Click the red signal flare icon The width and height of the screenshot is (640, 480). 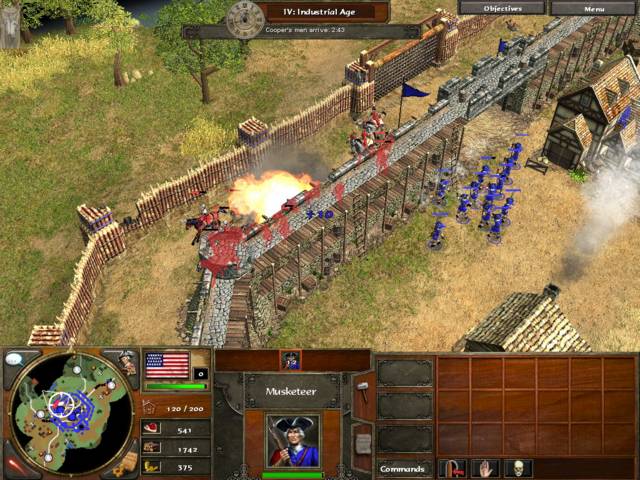pyautogui.click(x=17, y=466)
